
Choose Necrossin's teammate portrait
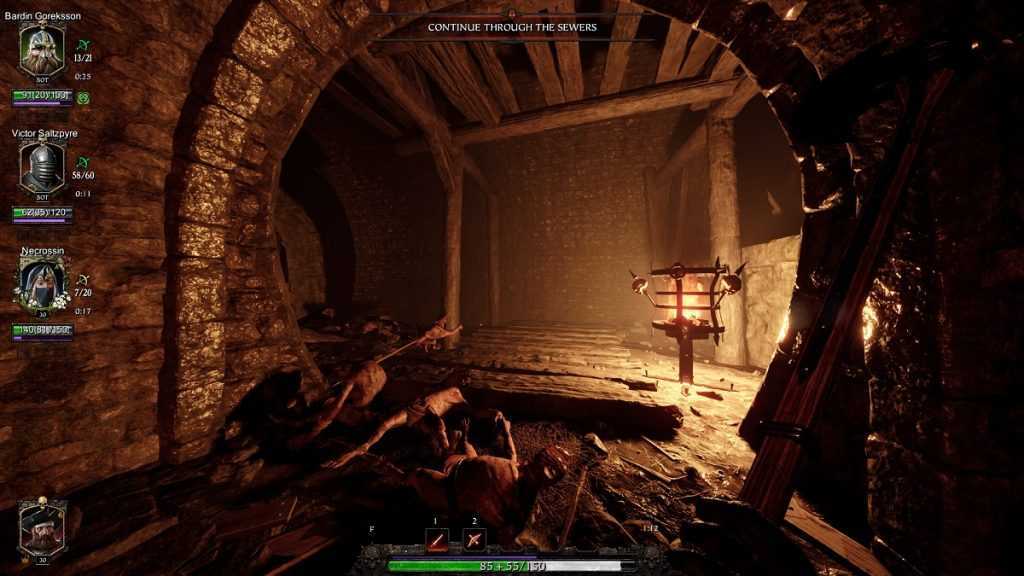42,281
